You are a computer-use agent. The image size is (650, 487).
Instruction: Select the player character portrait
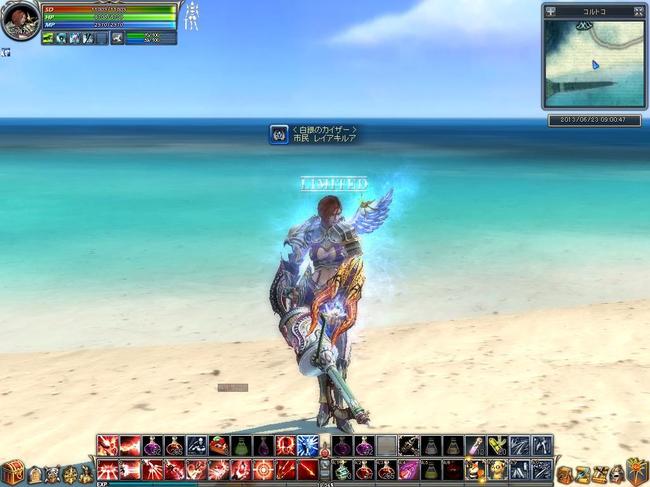coord(20,20)
